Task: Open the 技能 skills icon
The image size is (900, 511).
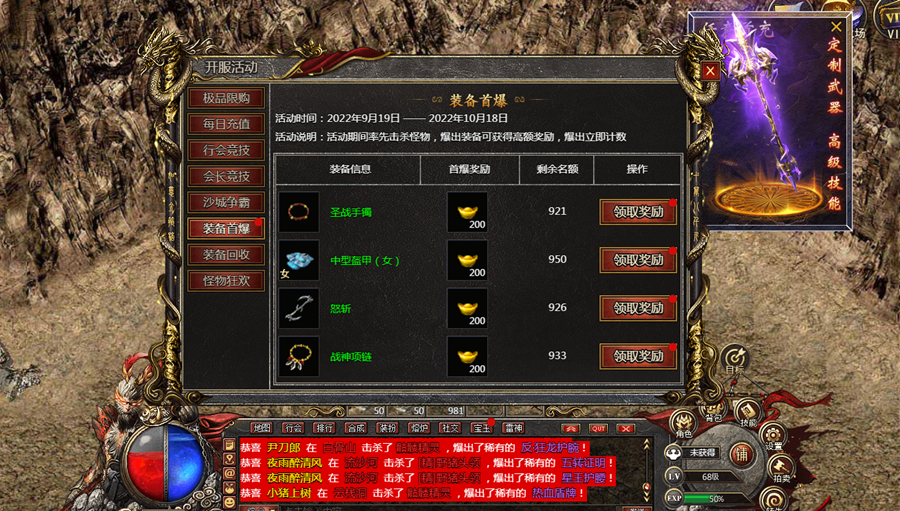Action: coord(748,414)
